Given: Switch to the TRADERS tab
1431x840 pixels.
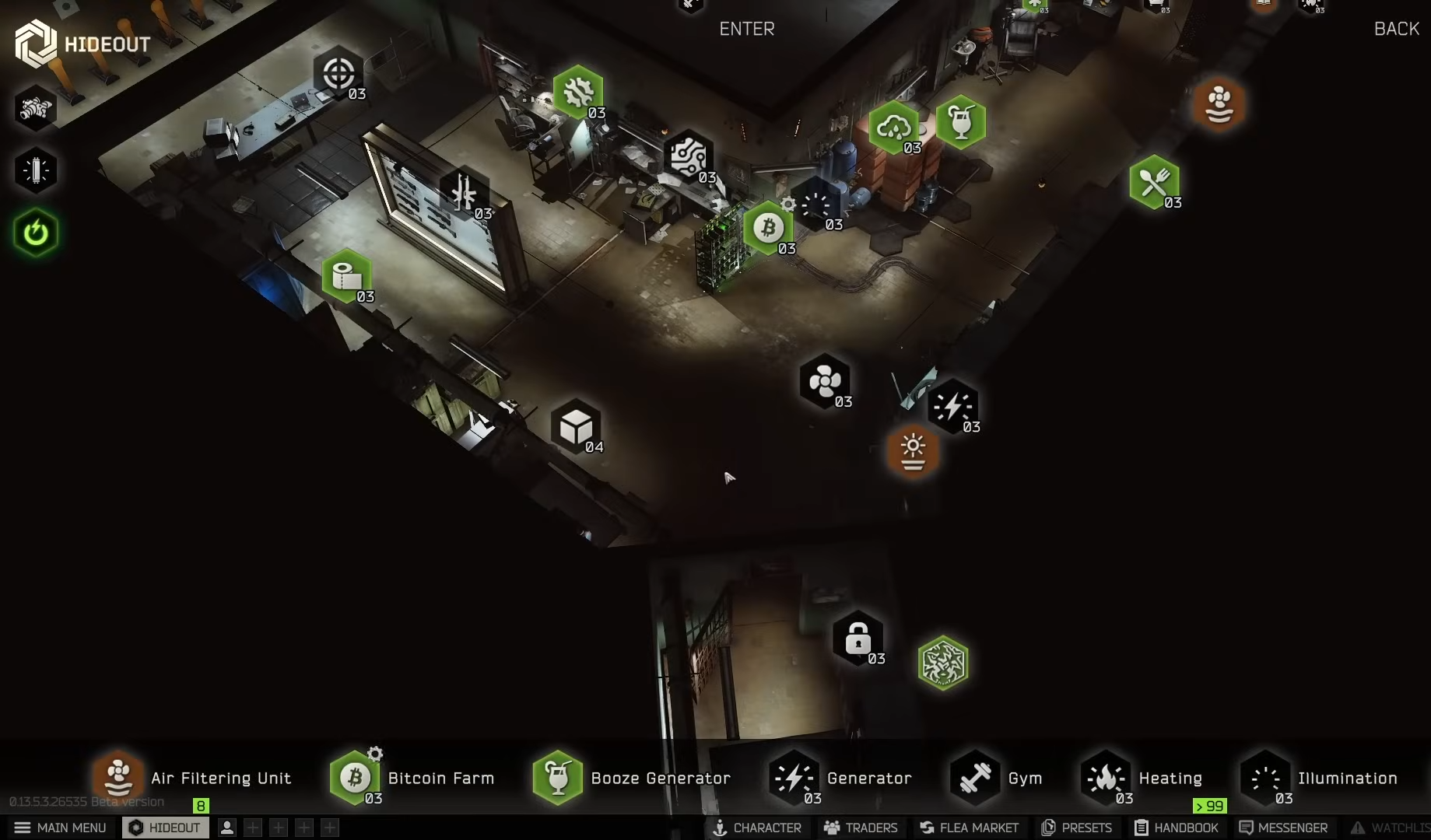Looking at the screenshot, I should point(860,828).
